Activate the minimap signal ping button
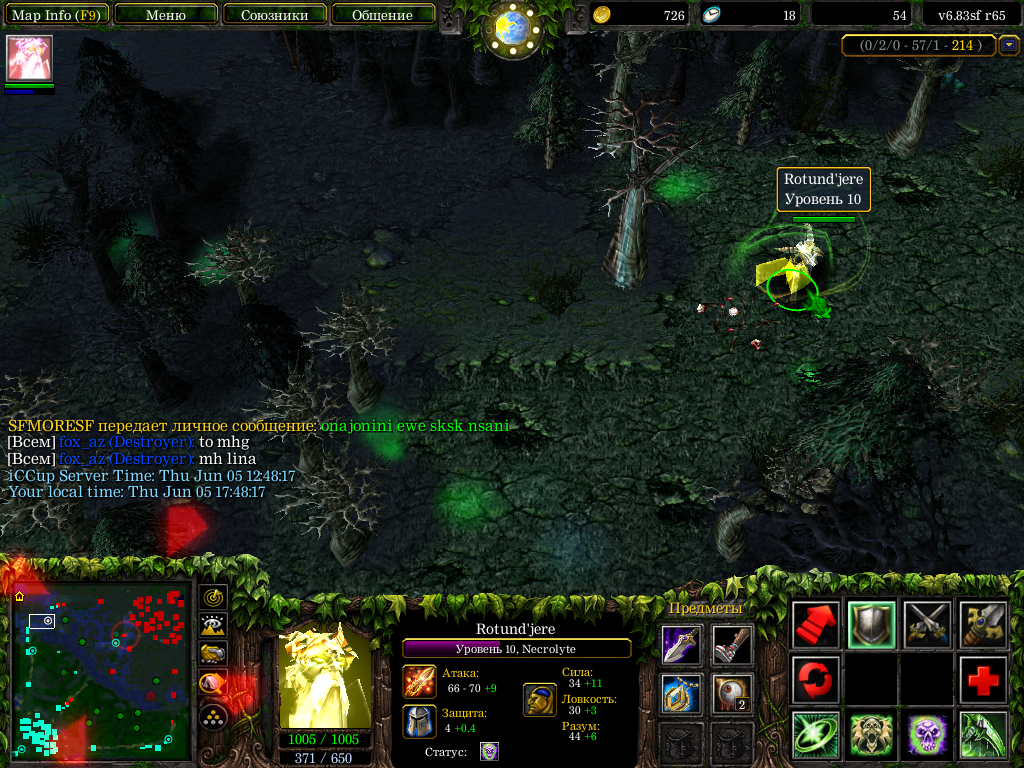Screen dimensions: 1024x768 tap(213, 598)
